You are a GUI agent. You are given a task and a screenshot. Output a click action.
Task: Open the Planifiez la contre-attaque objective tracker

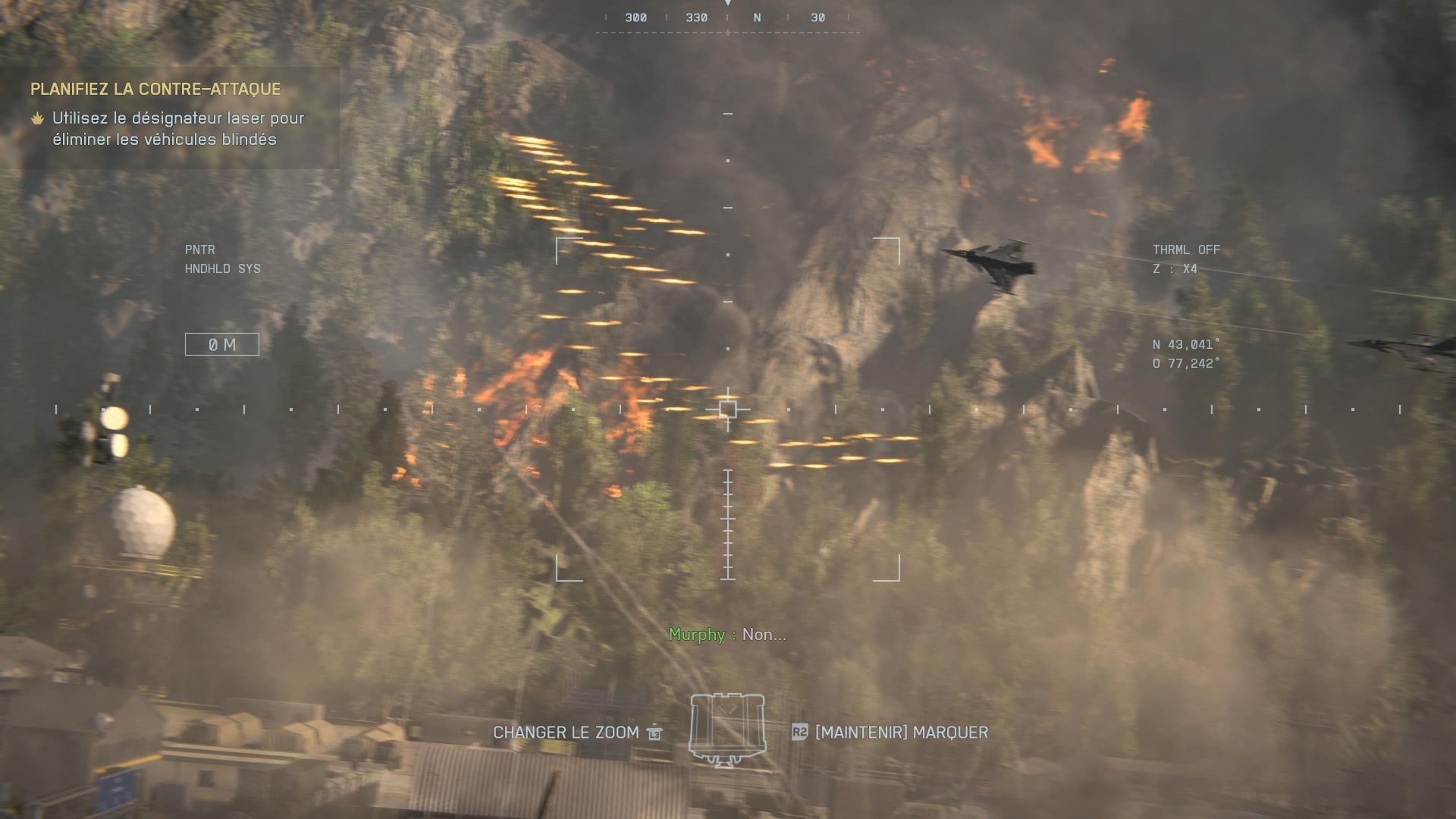155,89
